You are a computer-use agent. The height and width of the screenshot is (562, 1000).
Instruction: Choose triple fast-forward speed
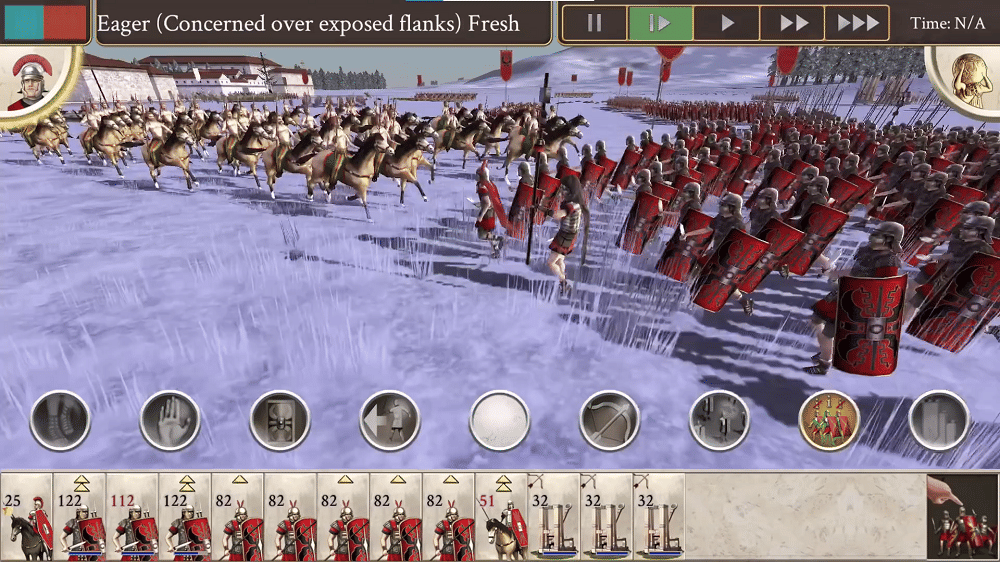pos(857,23)
